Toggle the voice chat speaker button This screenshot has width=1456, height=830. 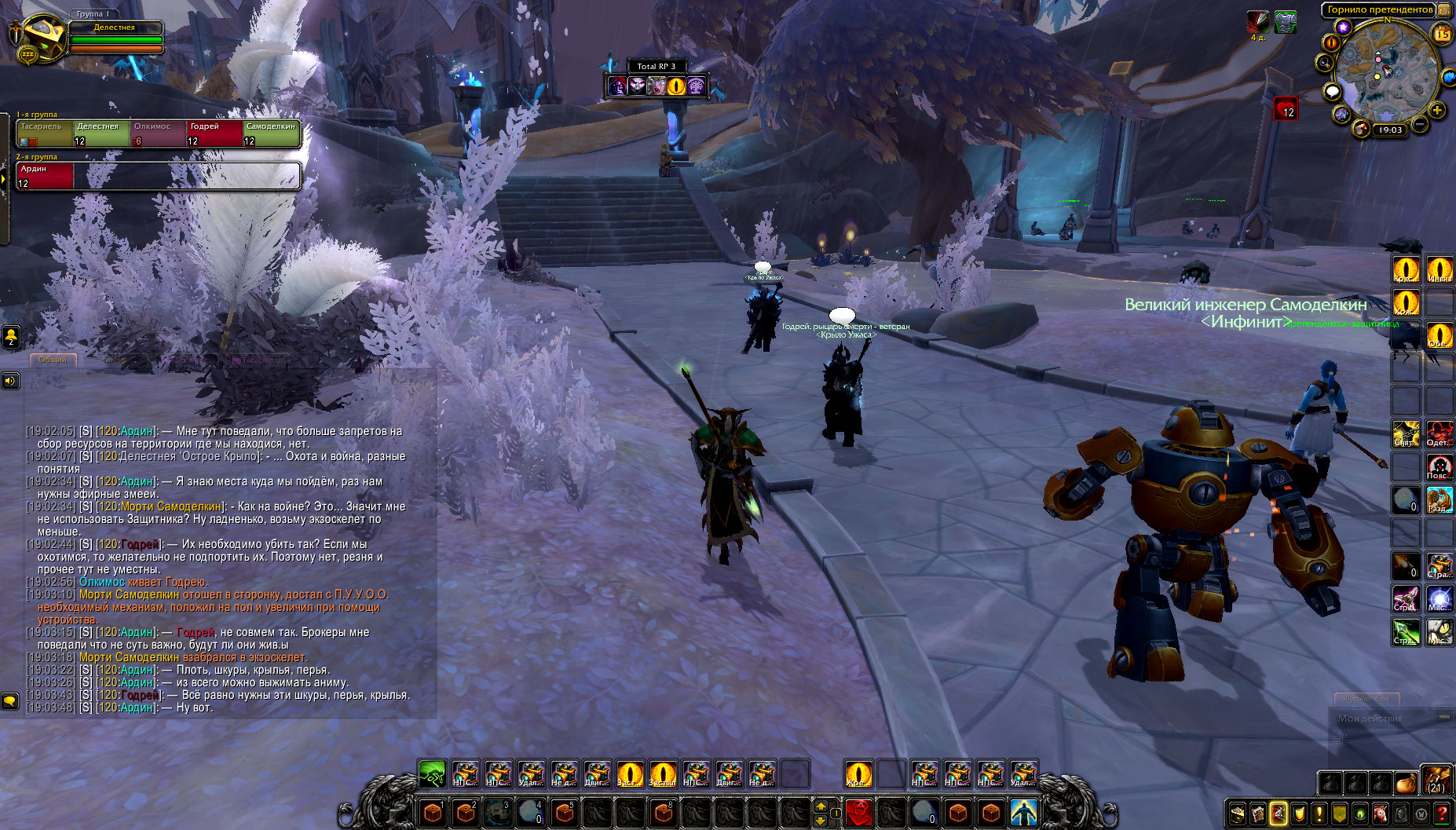10,381
